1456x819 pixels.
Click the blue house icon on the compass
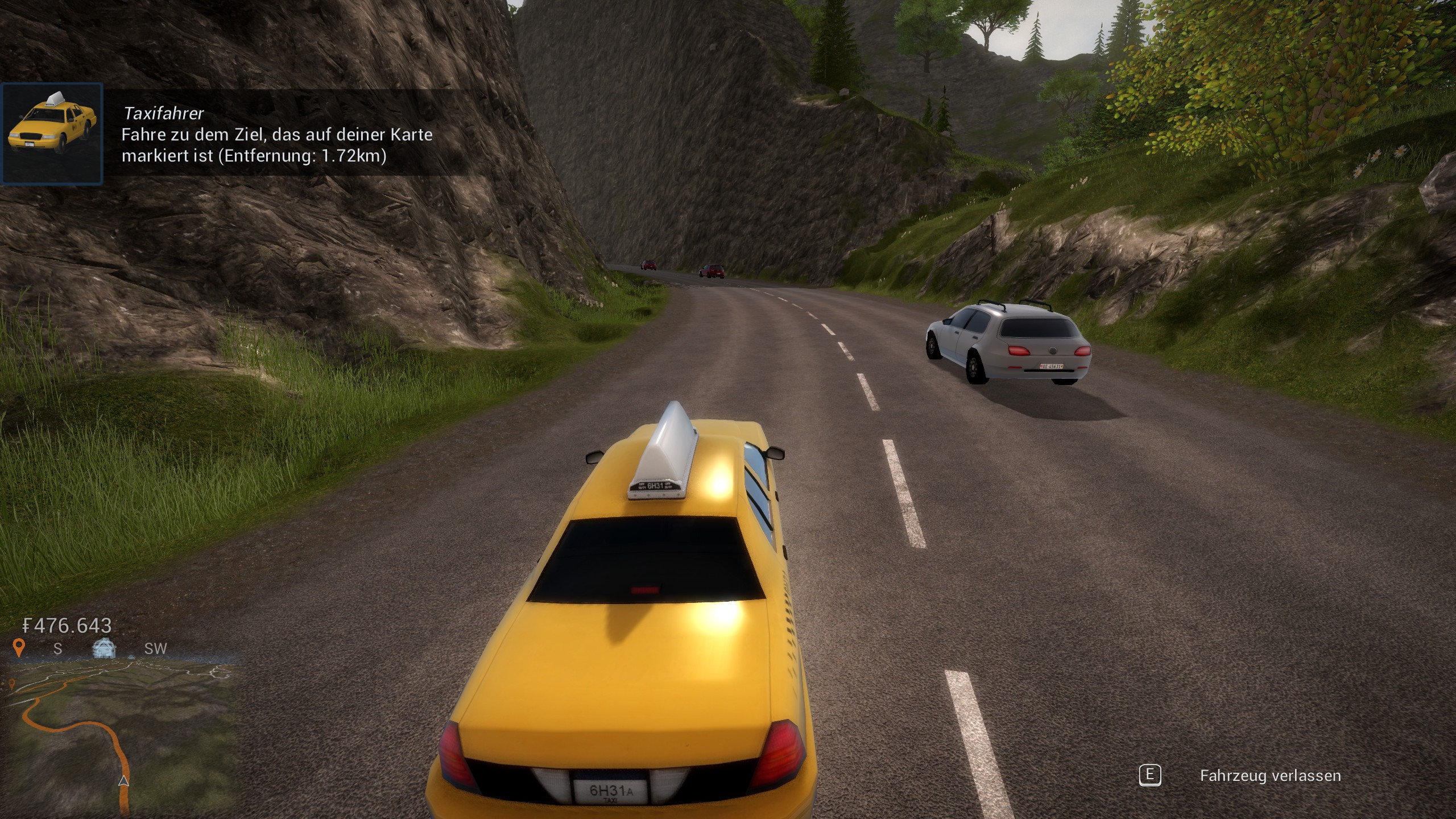(104, 648)
